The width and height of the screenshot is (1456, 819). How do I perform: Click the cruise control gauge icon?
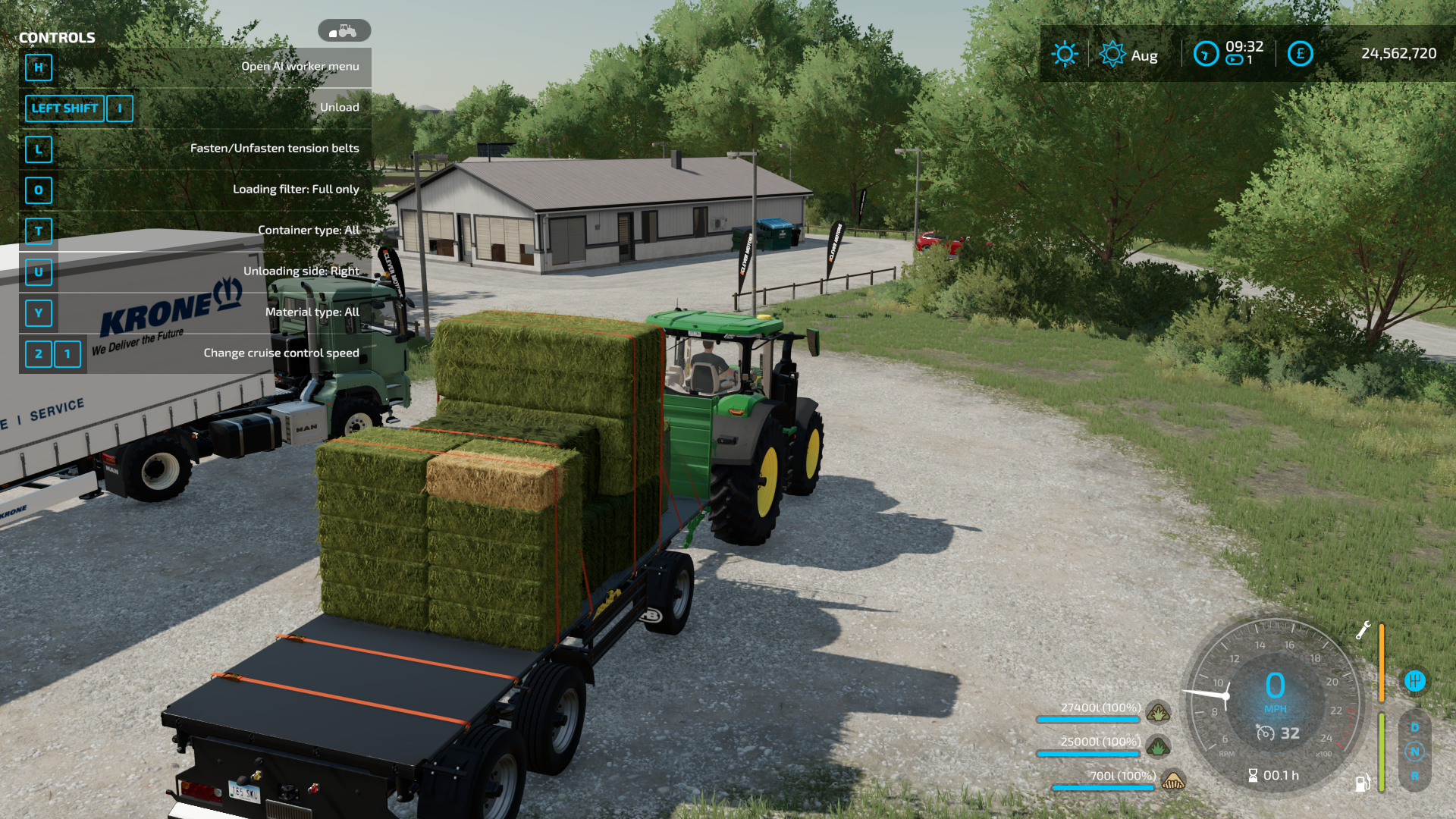coord(1265,733)
